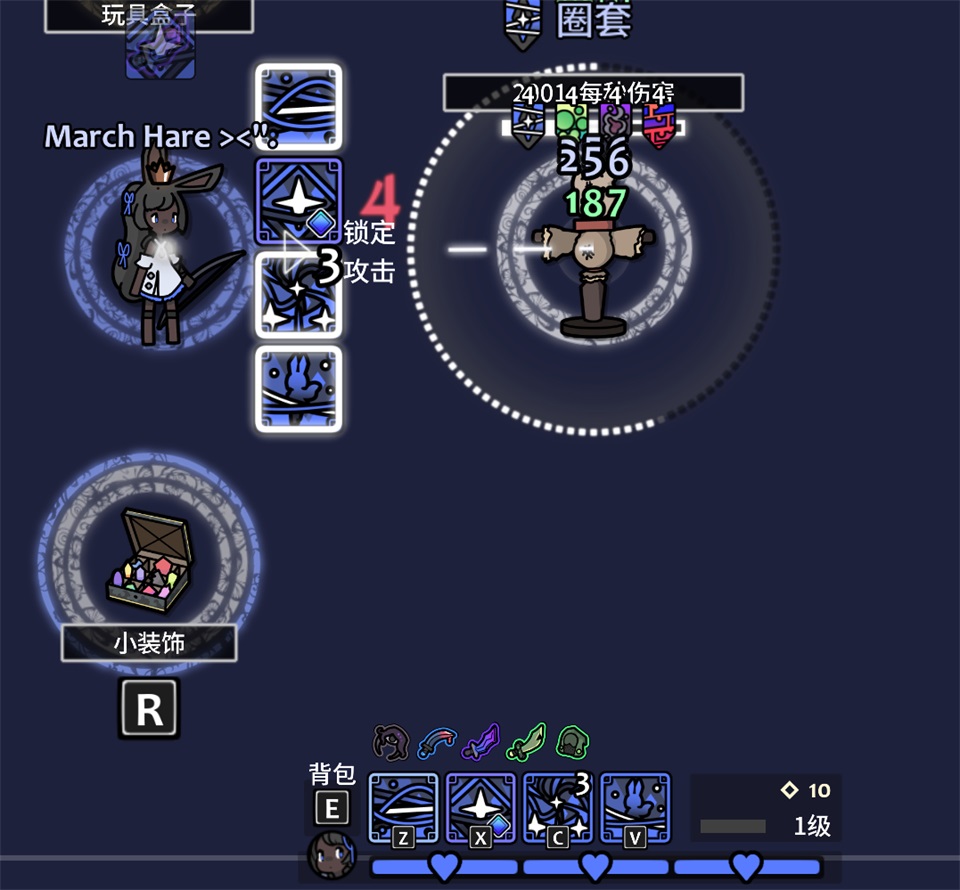Select the dark hooded cloak item icon

pos(390,742)
